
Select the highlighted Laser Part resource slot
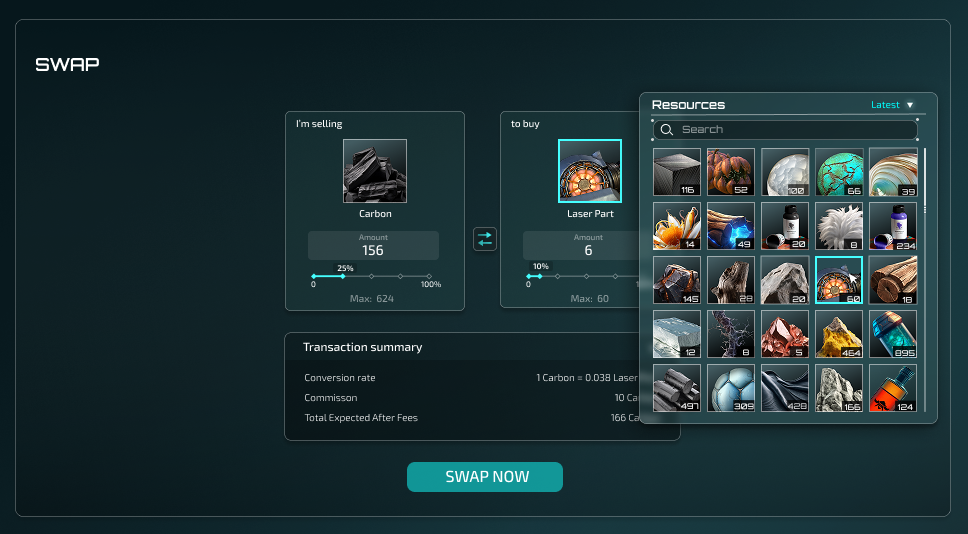click(839, 280)
